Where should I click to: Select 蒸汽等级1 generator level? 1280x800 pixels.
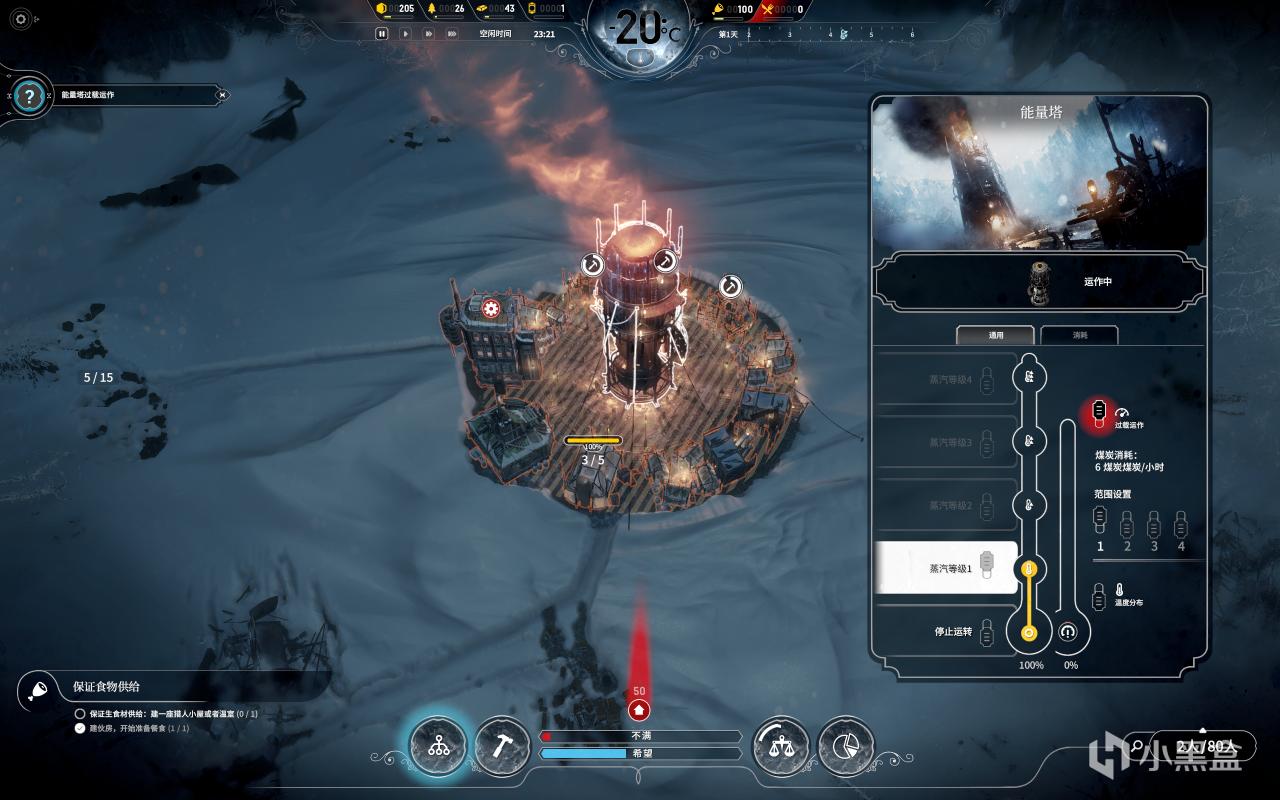[945, 568]
